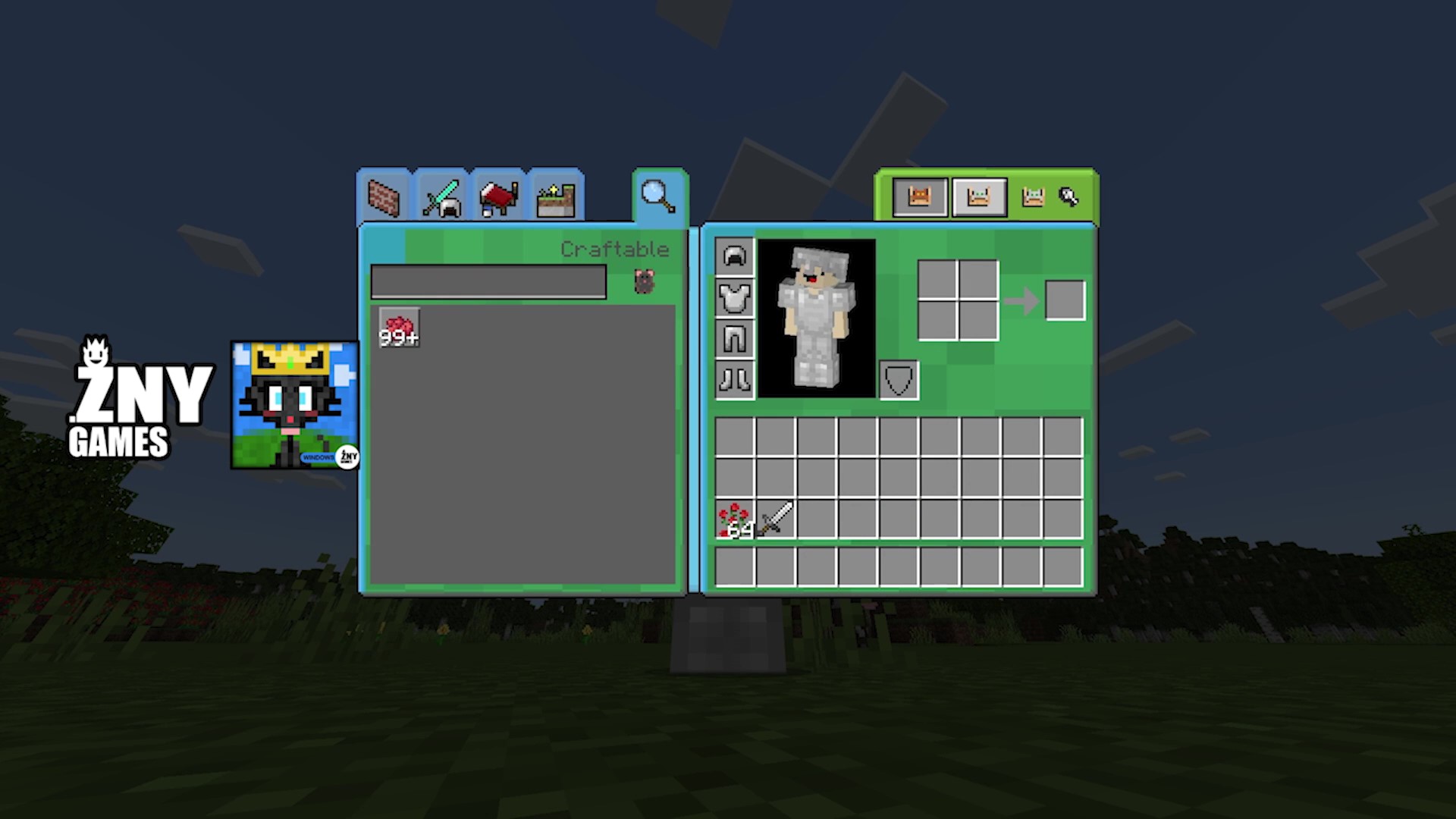Select the Construction tab bricks icon
This screenshot has height=819, width=1456.
(x=385, y=199)
